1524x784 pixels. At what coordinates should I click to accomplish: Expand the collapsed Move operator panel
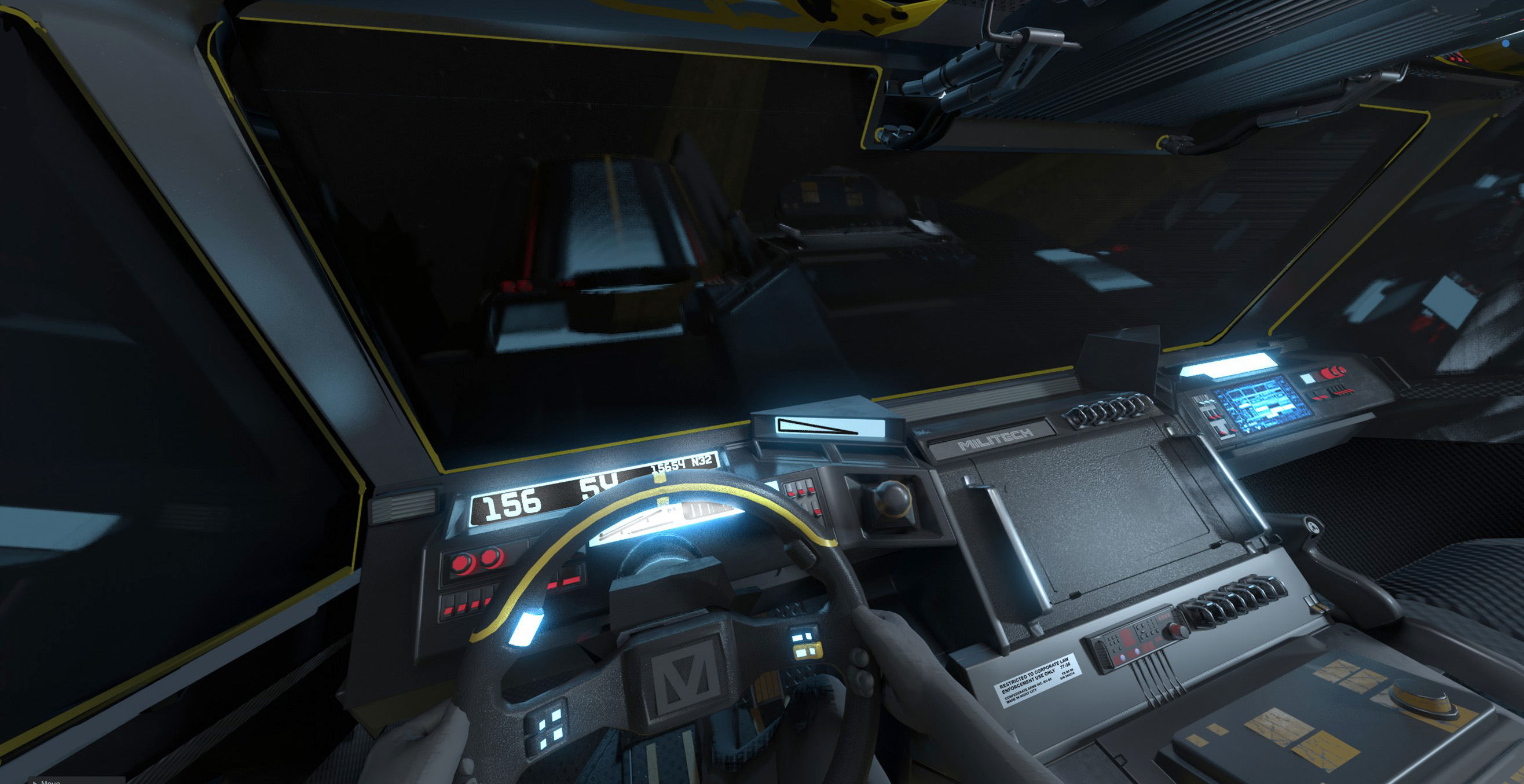36,782
